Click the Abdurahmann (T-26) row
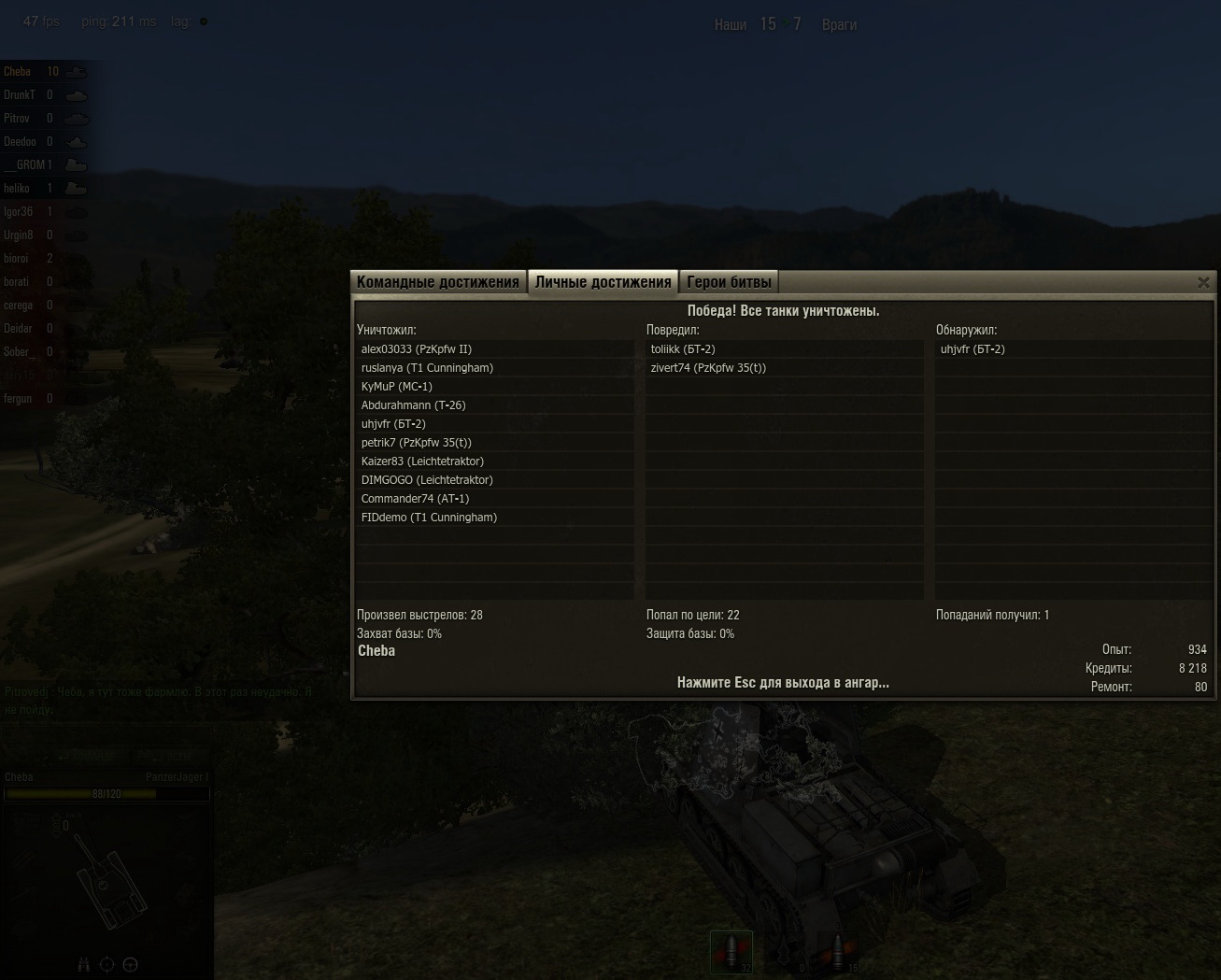 [413, 405]
